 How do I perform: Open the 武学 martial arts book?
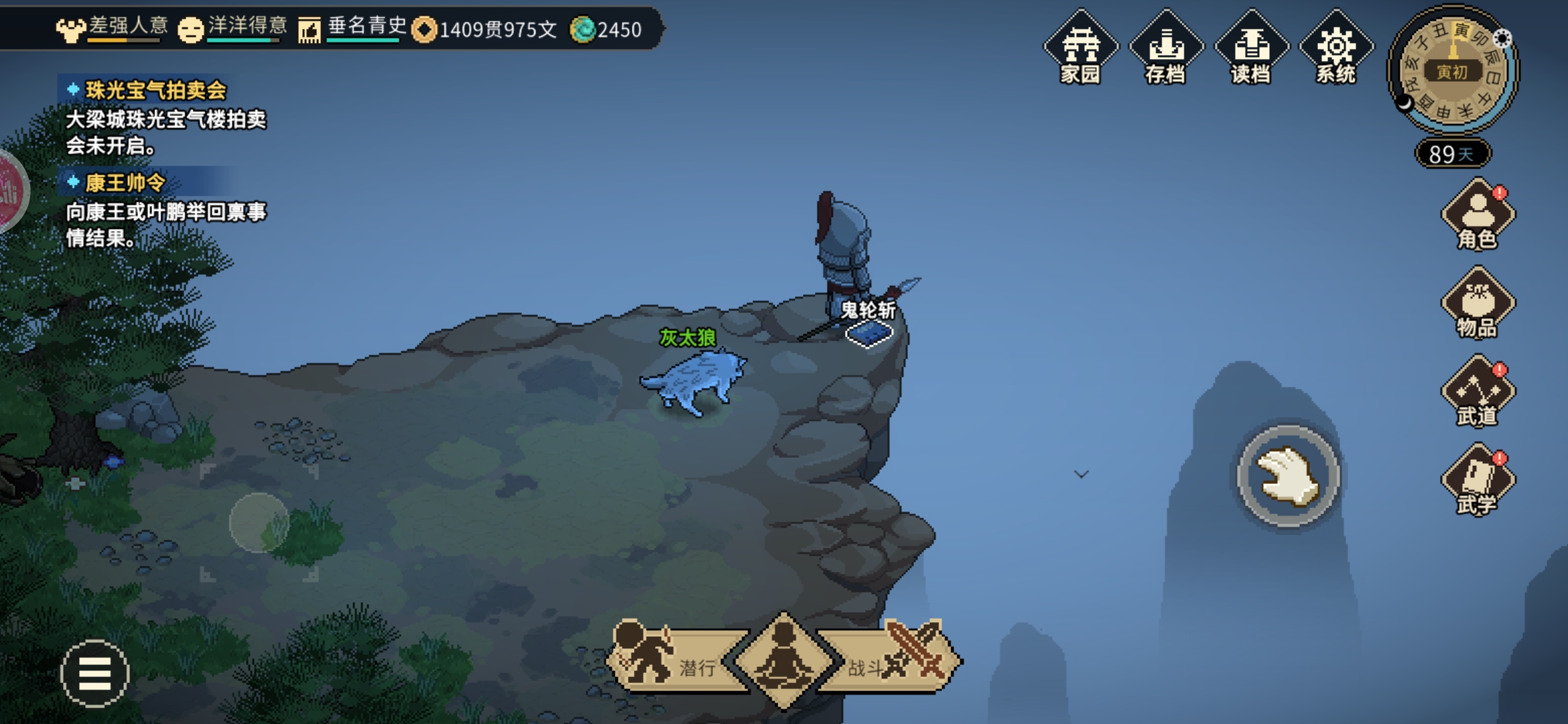pos(1478,481)
